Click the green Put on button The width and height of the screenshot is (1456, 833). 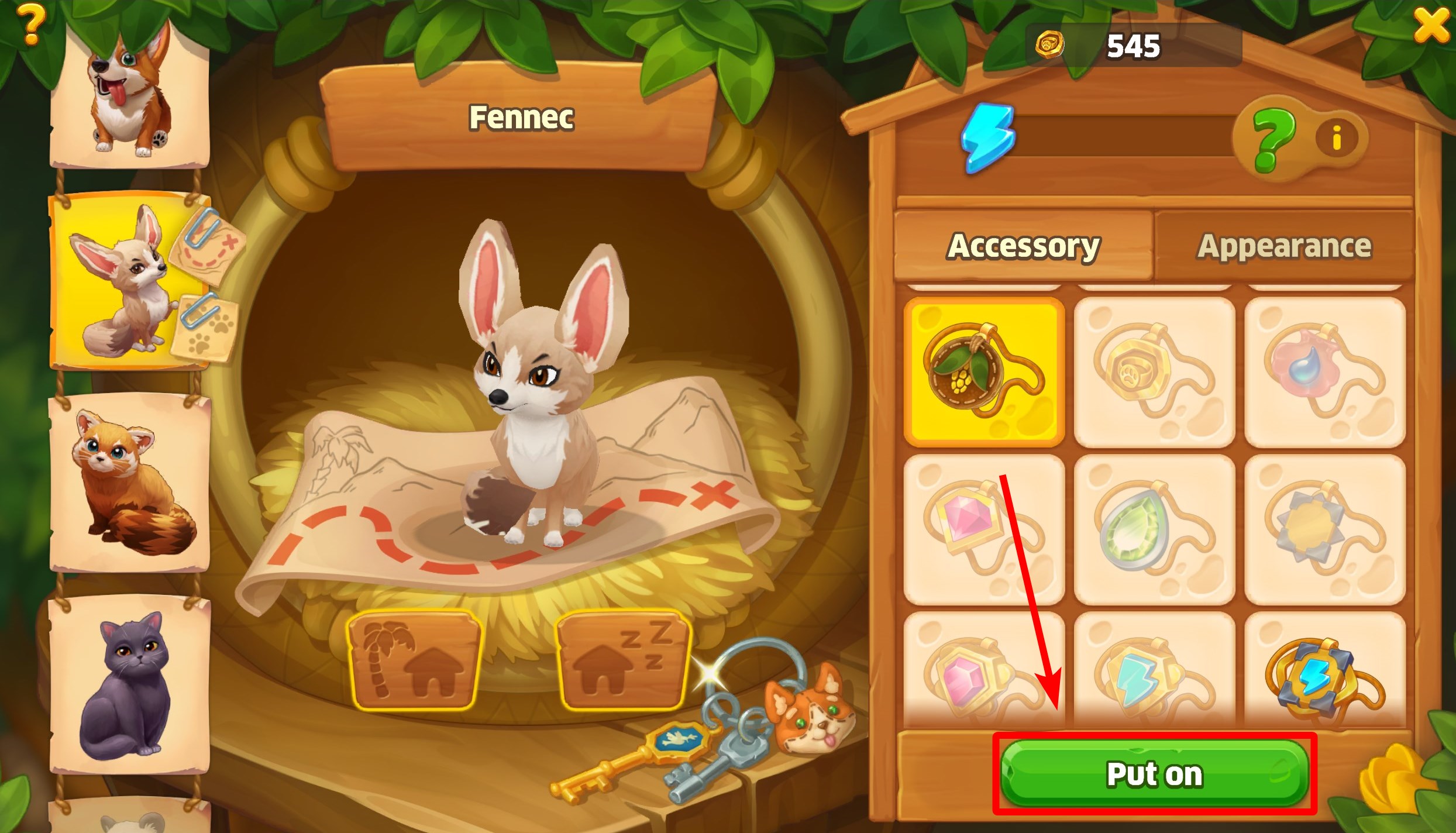(x=1154, y=775)
